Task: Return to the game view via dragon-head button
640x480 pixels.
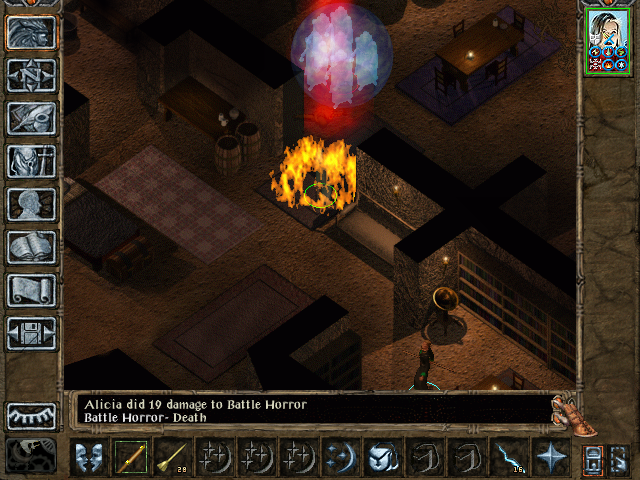Action: (x=32, y=32)
